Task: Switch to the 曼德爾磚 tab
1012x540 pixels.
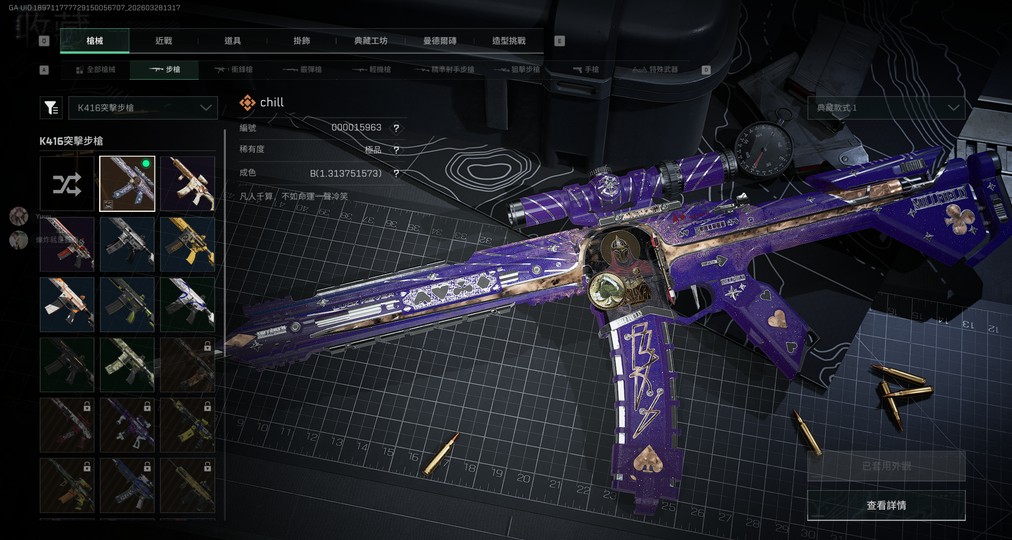Action: 440,41
